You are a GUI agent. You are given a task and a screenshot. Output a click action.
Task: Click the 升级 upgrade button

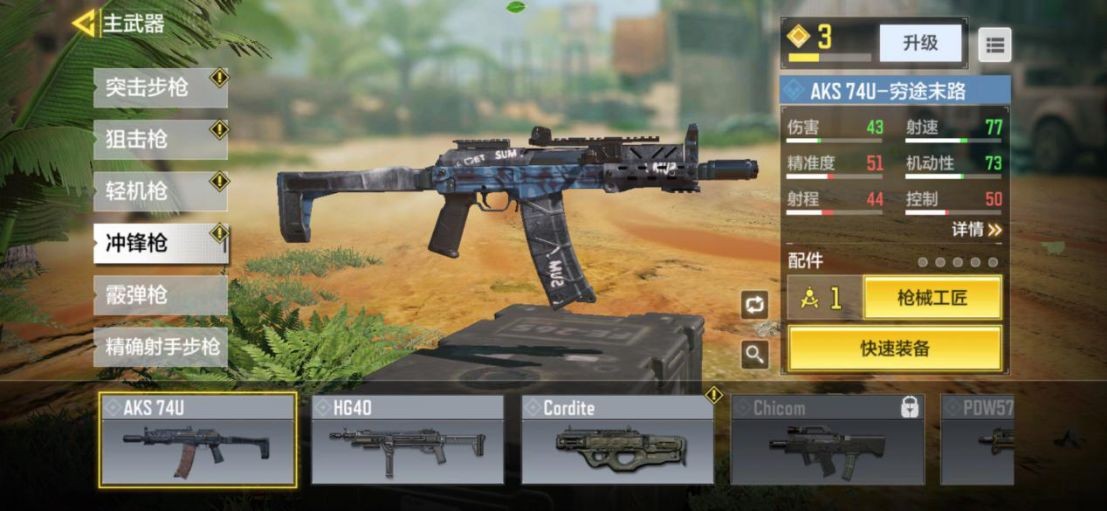920,43
